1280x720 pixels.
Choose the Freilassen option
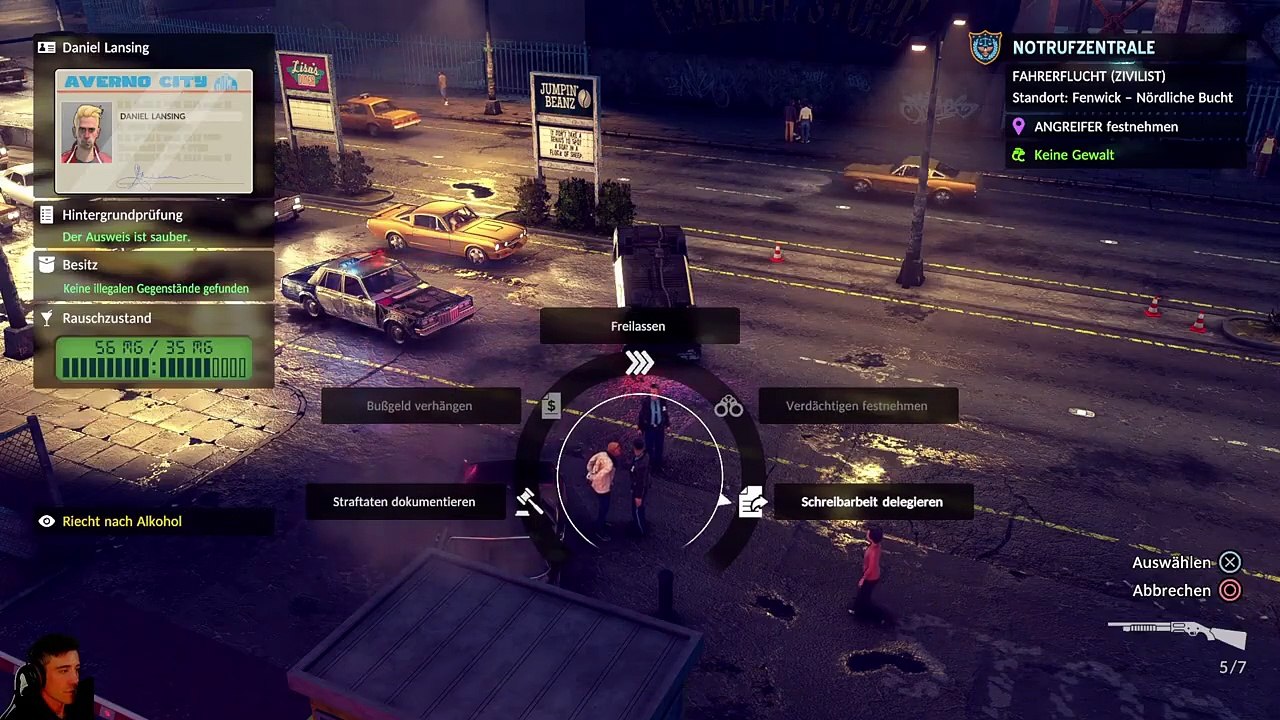tap(639, 326)
